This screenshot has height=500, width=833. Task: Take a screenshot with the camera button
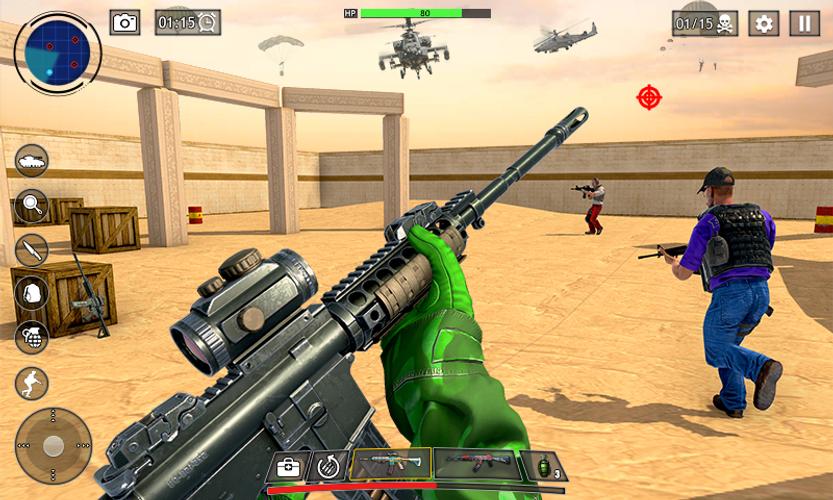pos(125,22)
